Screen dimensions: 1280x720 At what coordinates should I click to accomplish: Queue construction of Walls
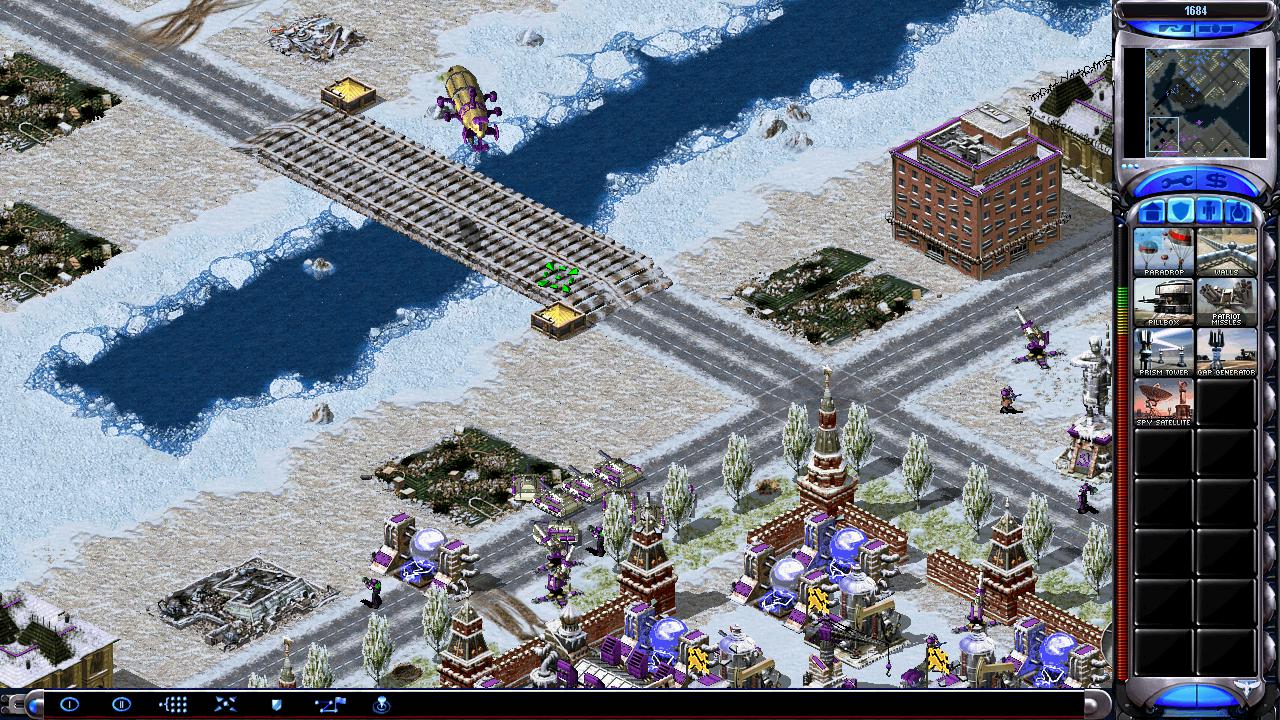pyautogui.click(x=1226, y=251)
